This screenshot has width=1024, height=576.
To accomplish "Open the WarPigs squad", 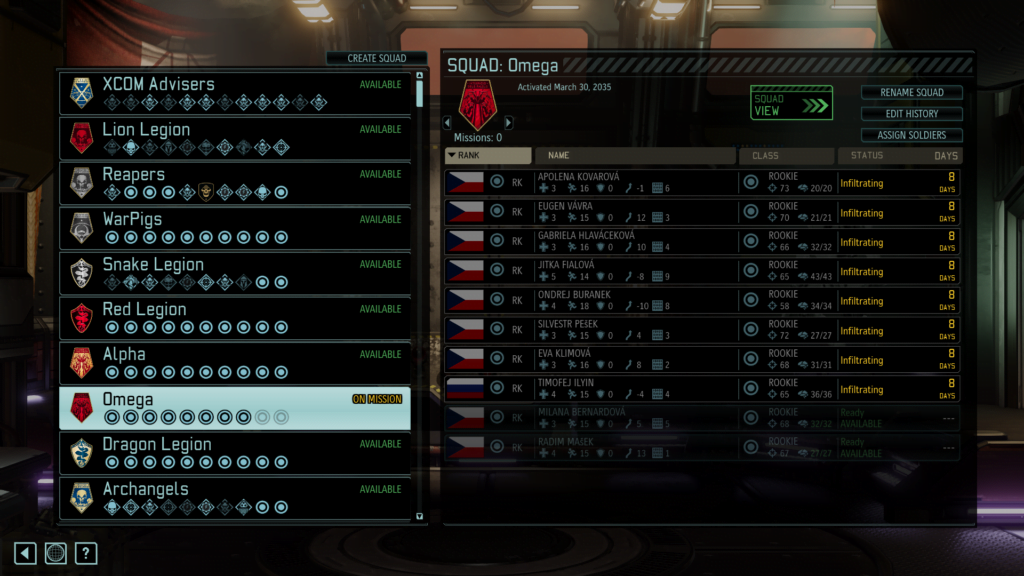I will point(234,228).
